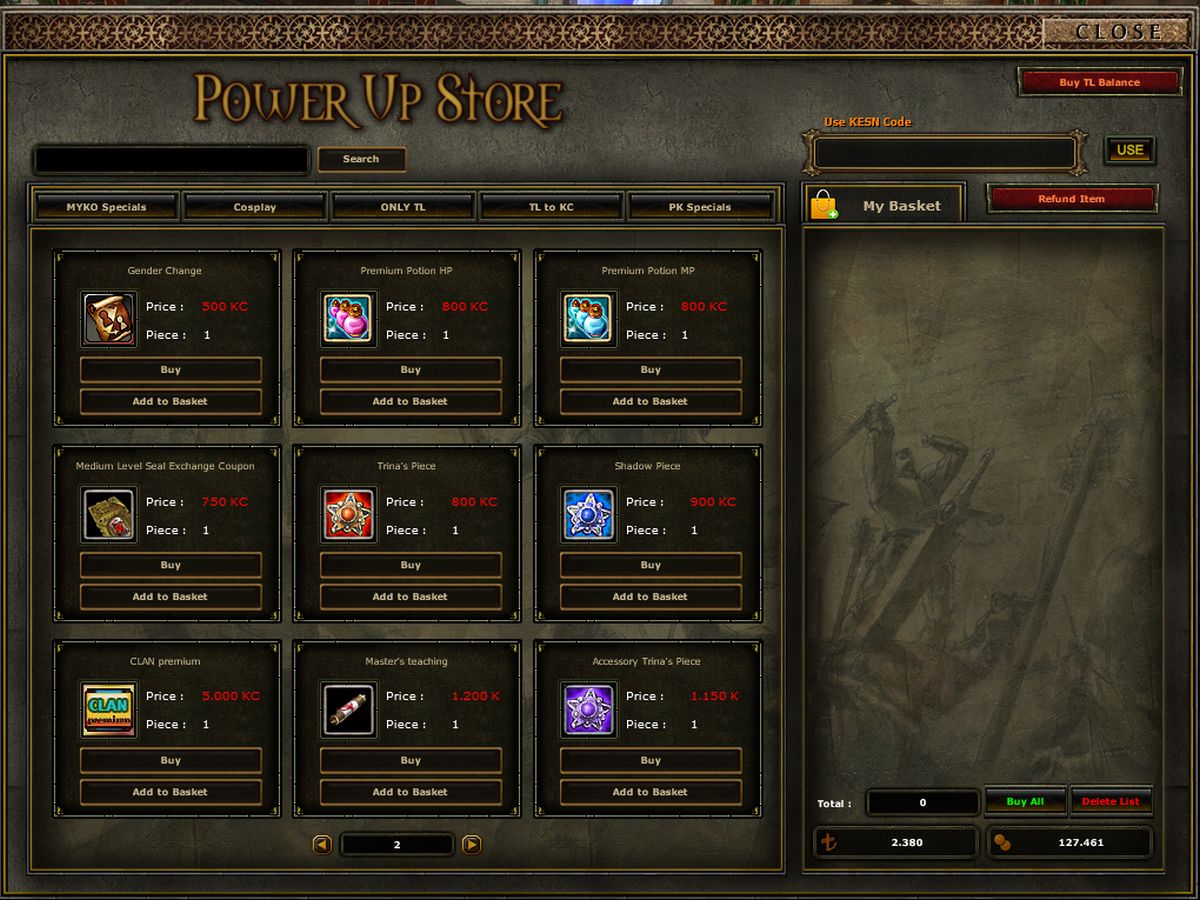Click the Search button

point(361,159)
